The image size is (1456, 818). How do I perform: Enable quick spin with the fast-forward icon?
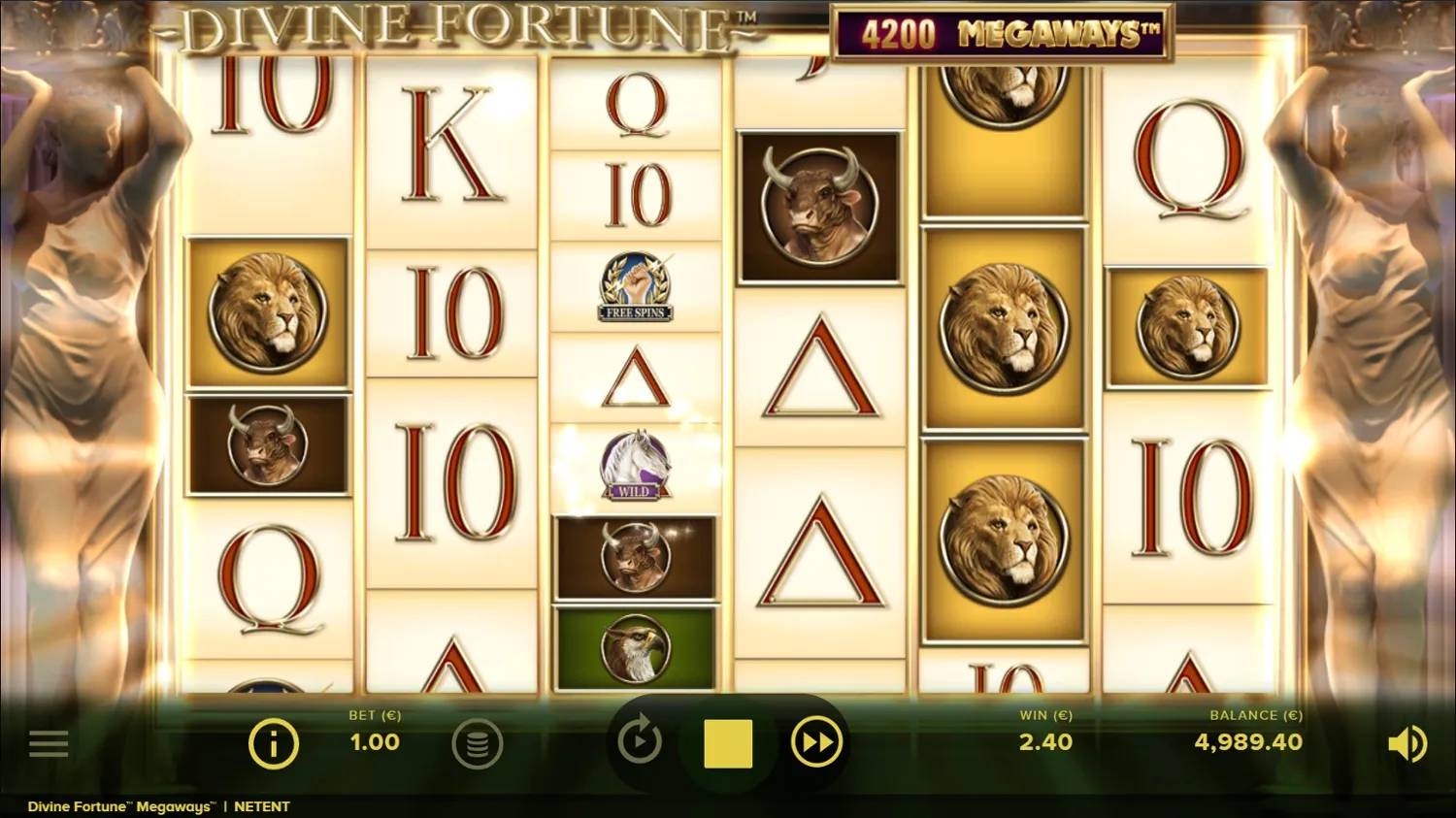816,743
